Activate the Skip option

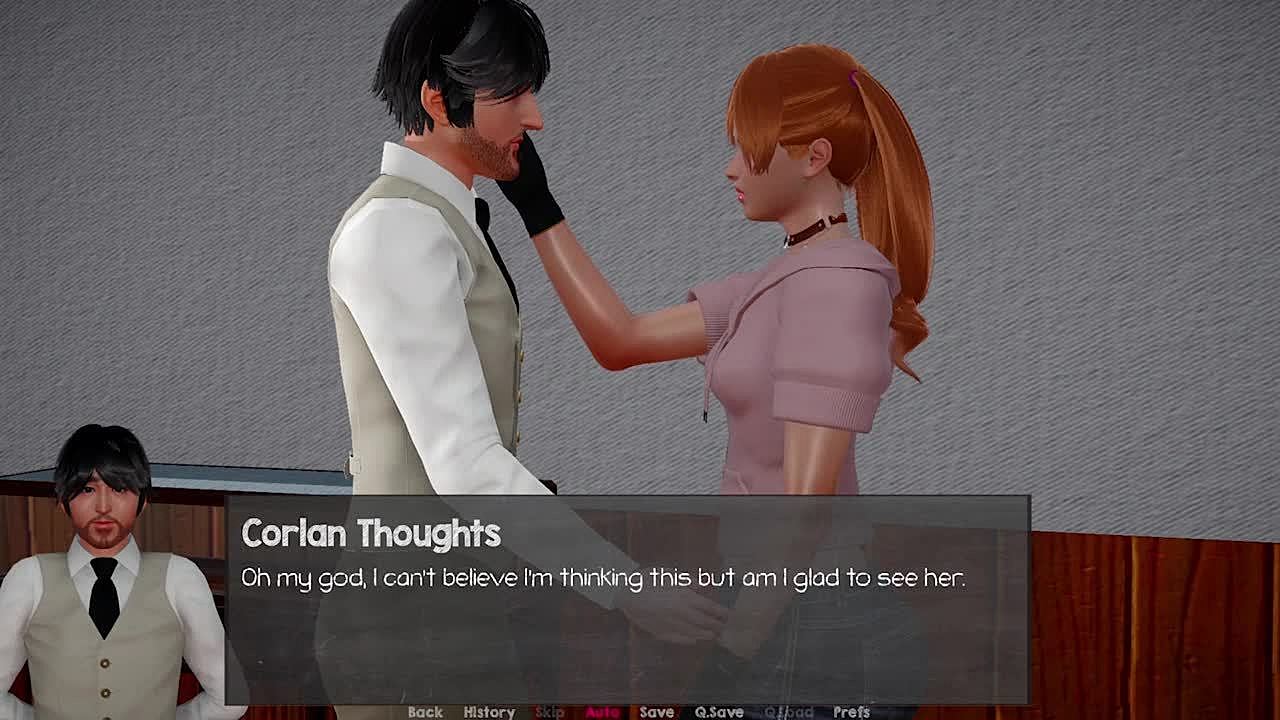click(550, 712)
